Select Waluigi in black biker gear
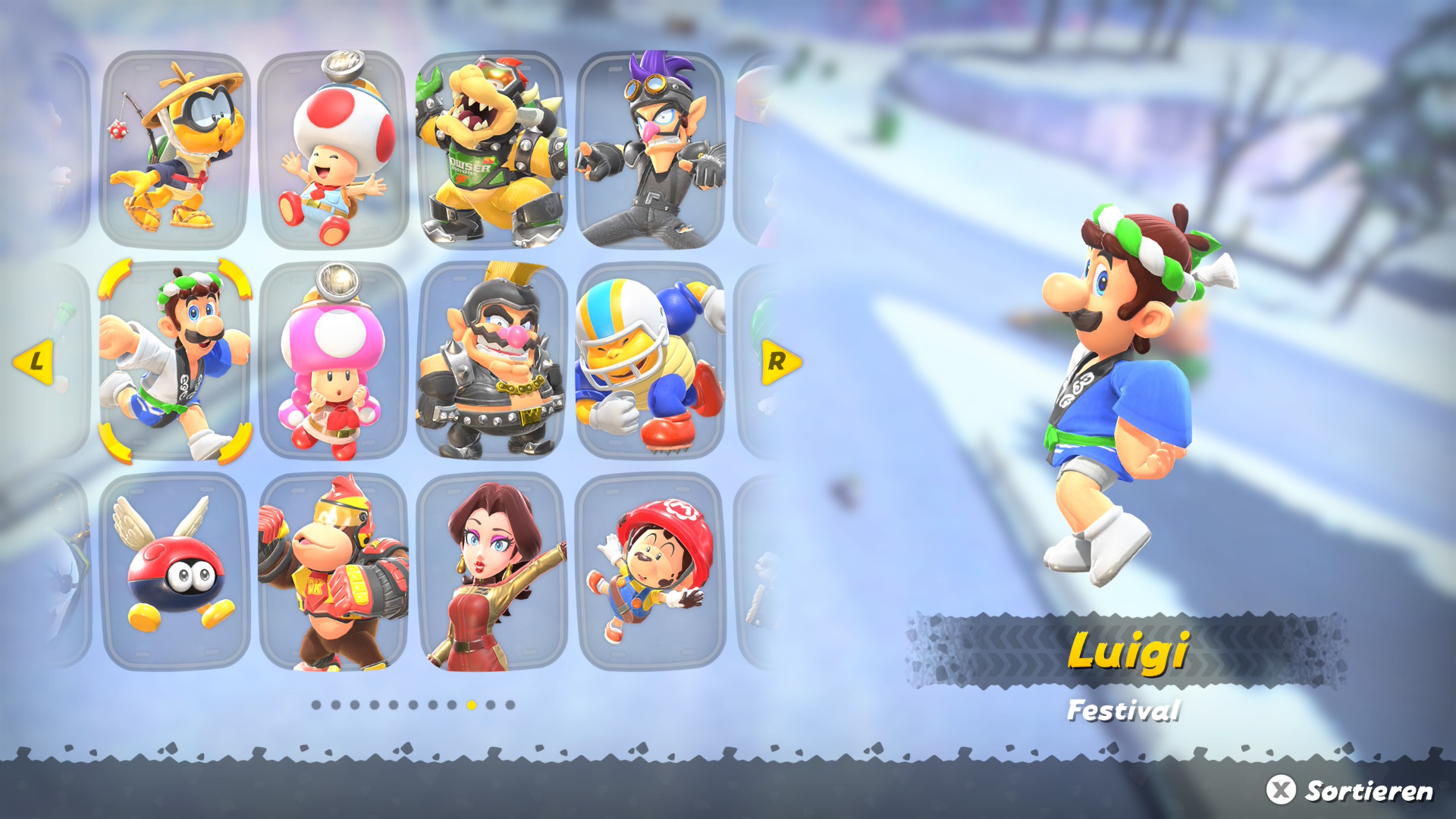This screenshot has height=819, width=1456. (651, 150)
